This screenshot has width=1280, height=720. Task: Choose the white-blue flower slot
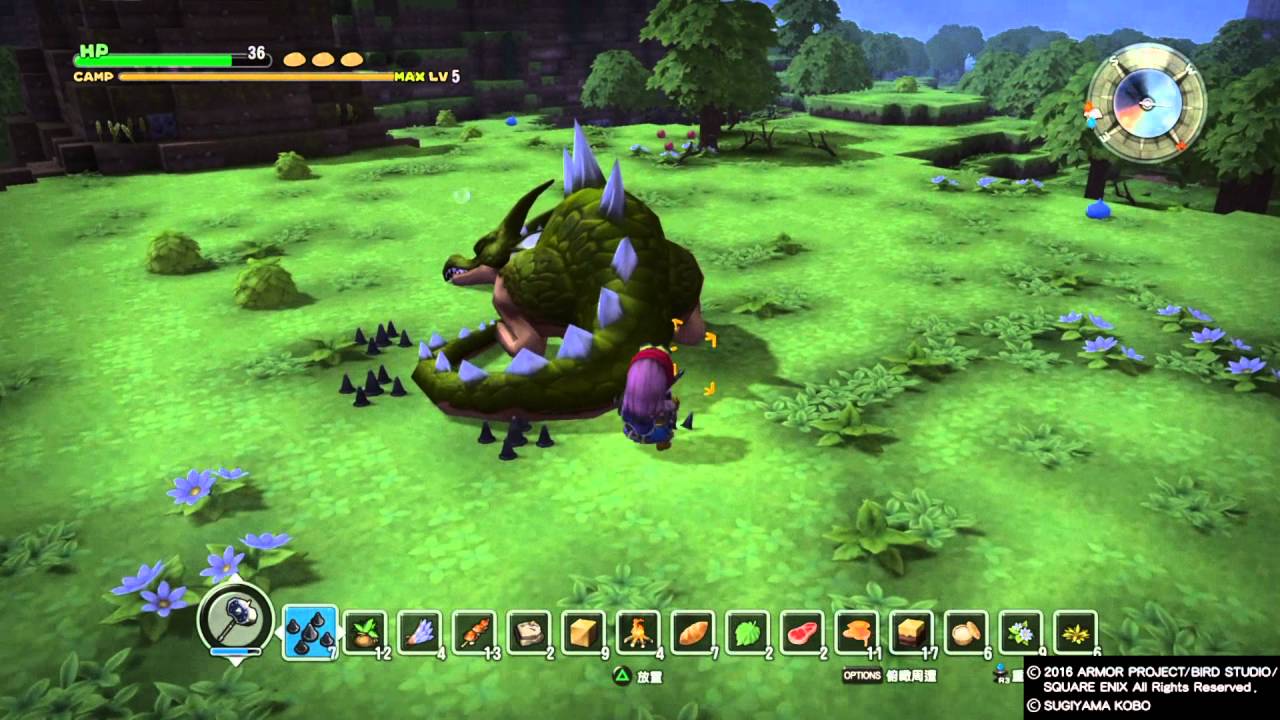tap(1021, 633)
